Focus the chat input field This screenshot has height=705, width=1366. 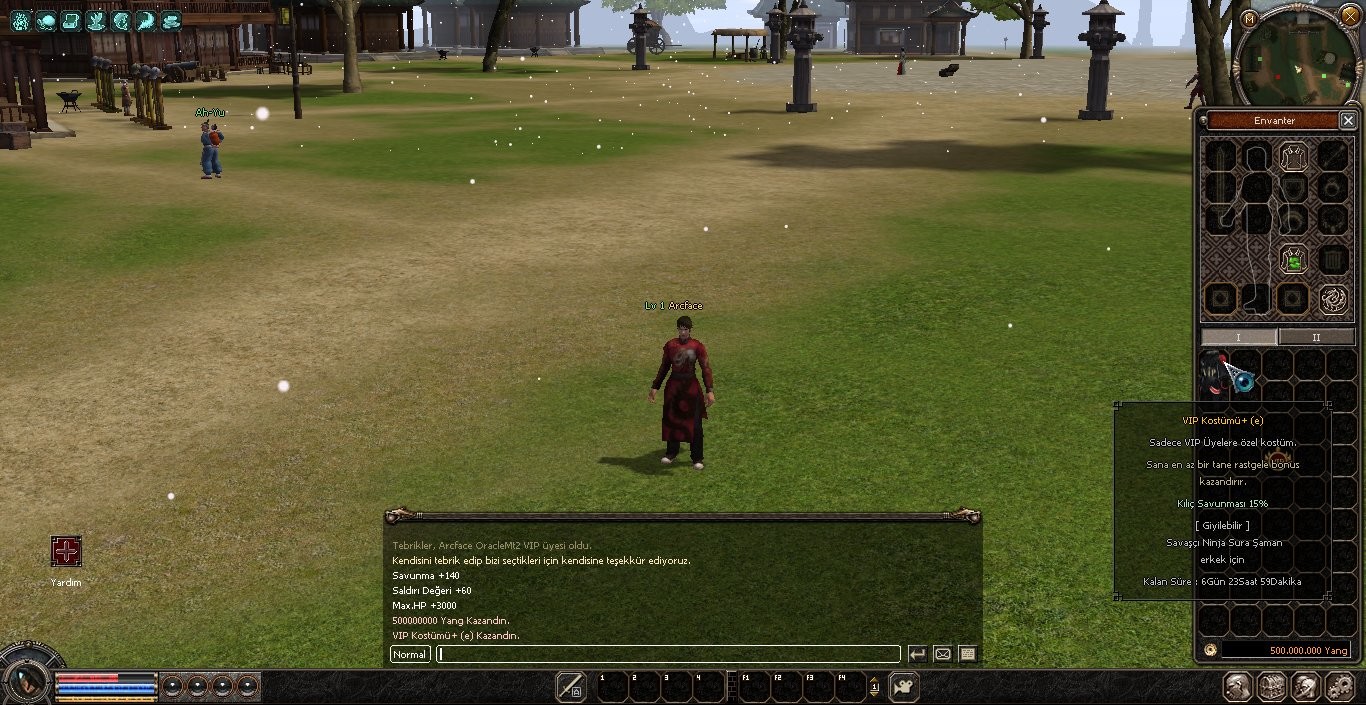point(668,654)
